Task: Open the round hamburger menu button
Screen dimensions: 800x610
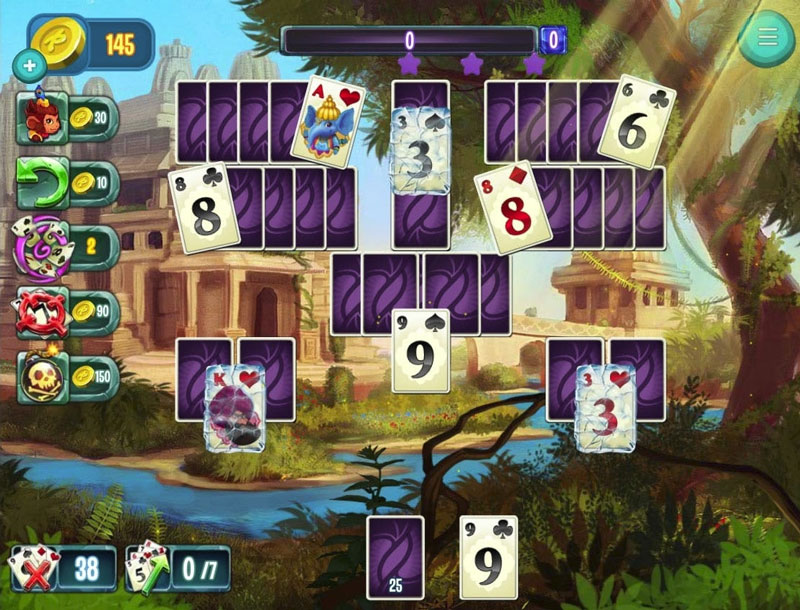Action: click(x=767, y=37)
